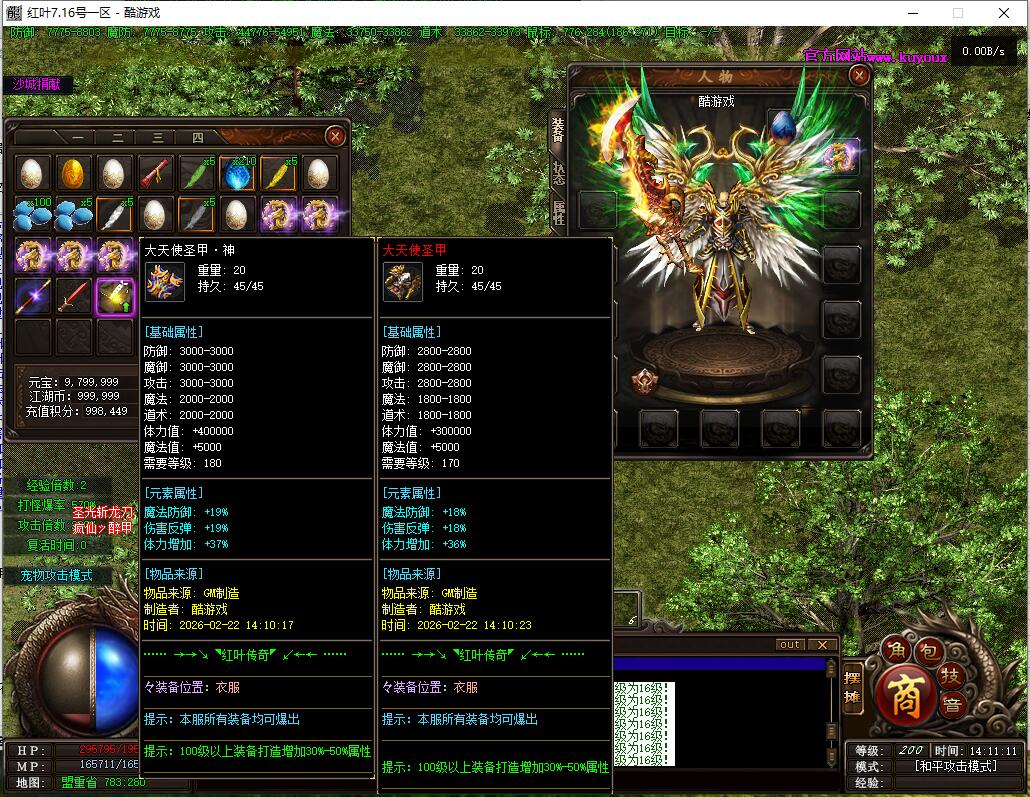Viewport: 1030px width, 797px height.
Task: Open the 技 skills menu button
Action: [953, 674]
